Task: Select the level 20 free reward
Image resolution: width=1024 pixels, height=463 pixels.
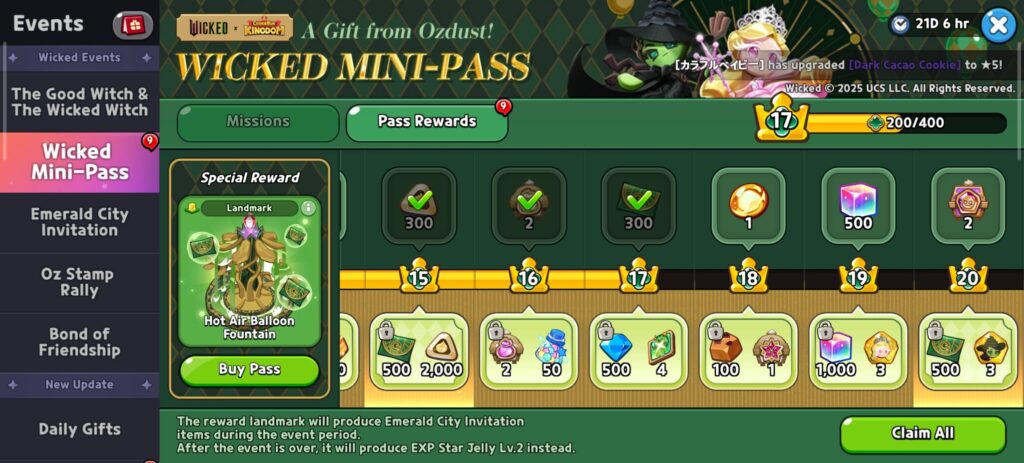Action: [x=967, y=204]
